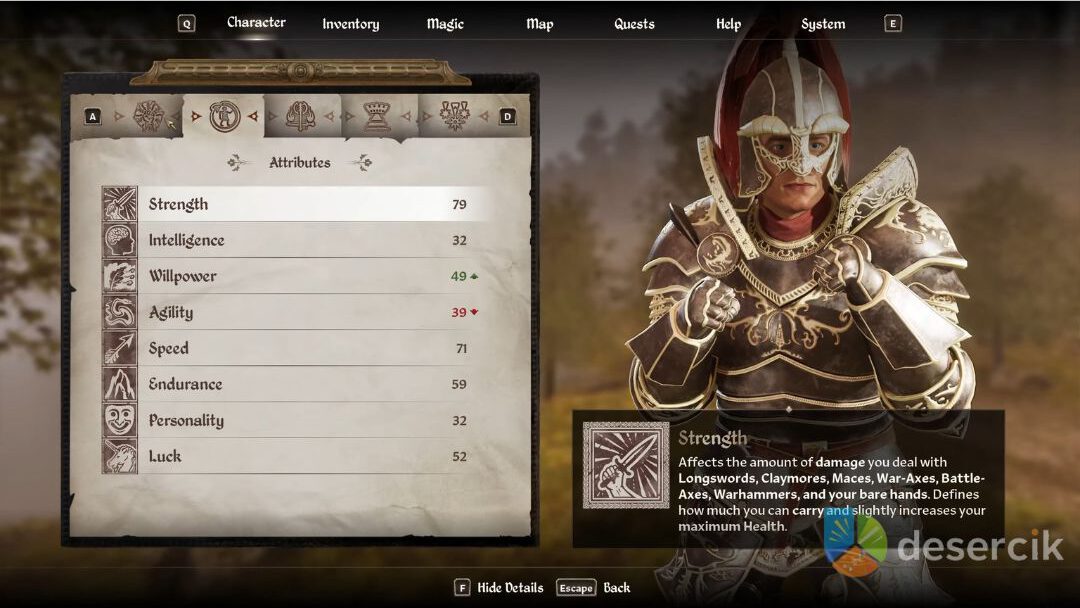
Task: Go to the Quests menu
Action: point(634,24)
